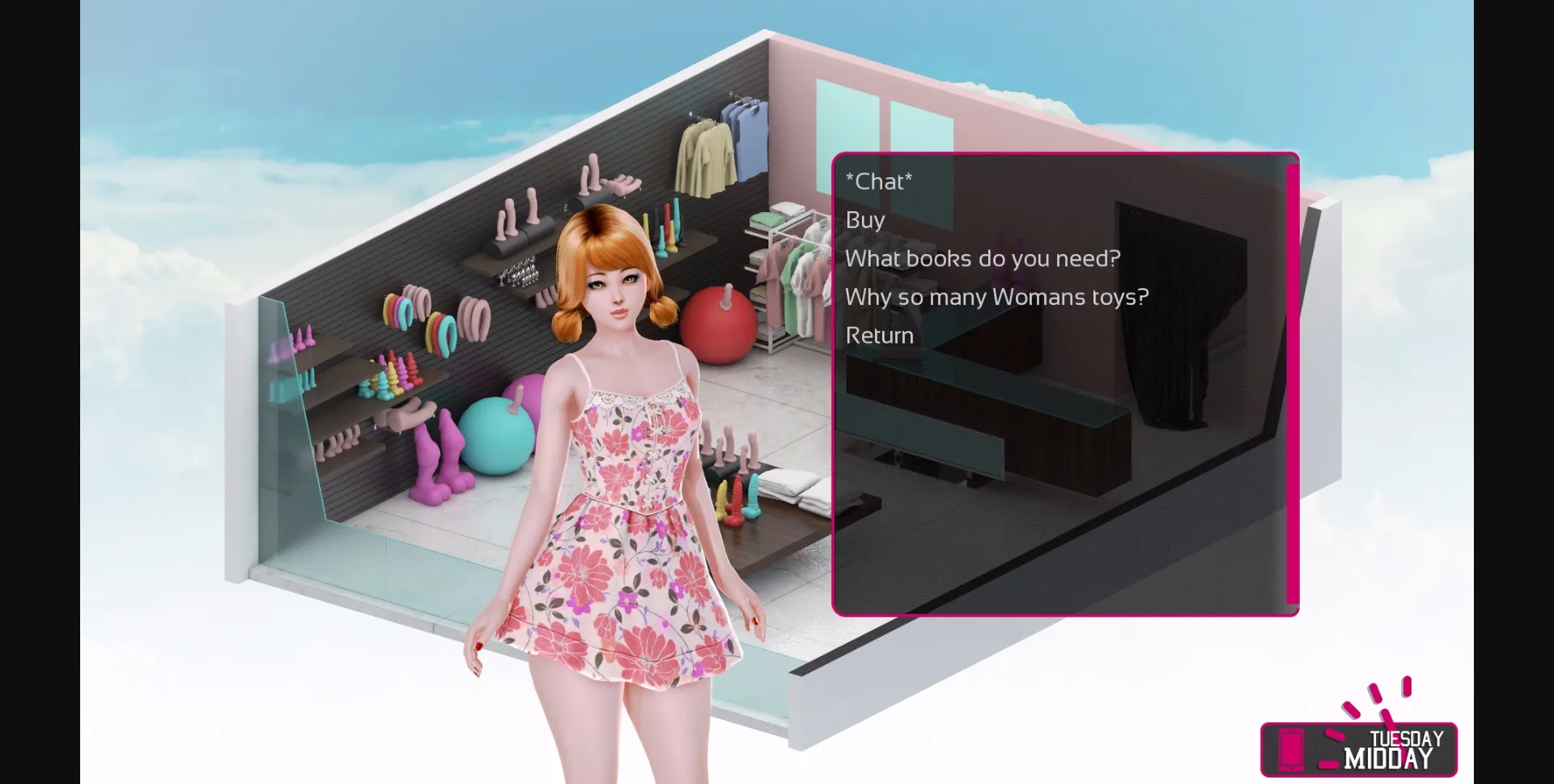Select the *Chat* dialogue option
The image size is (1554, 784).
coord(880,182)
